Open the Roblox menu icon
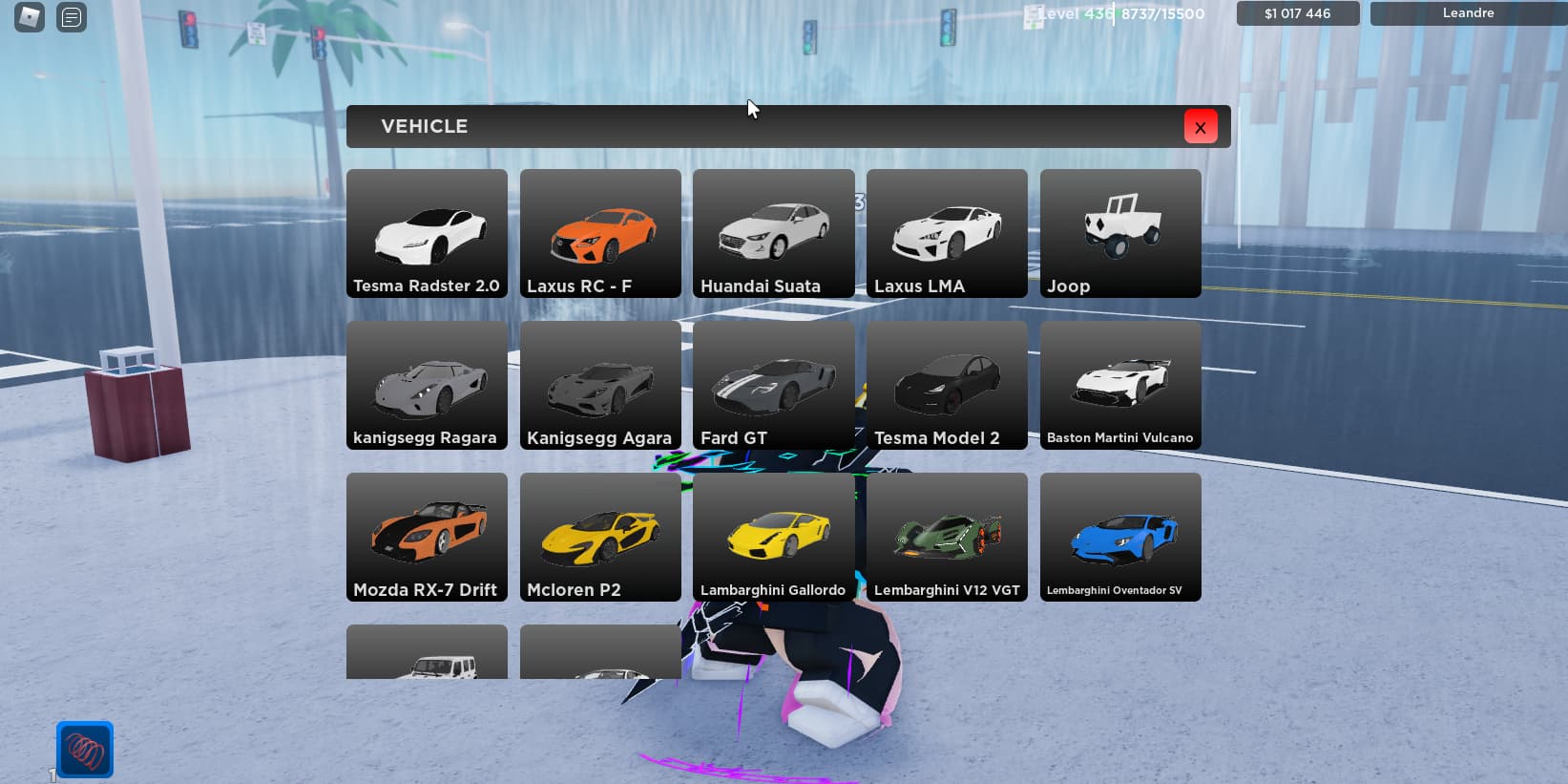 pos(27,17)
